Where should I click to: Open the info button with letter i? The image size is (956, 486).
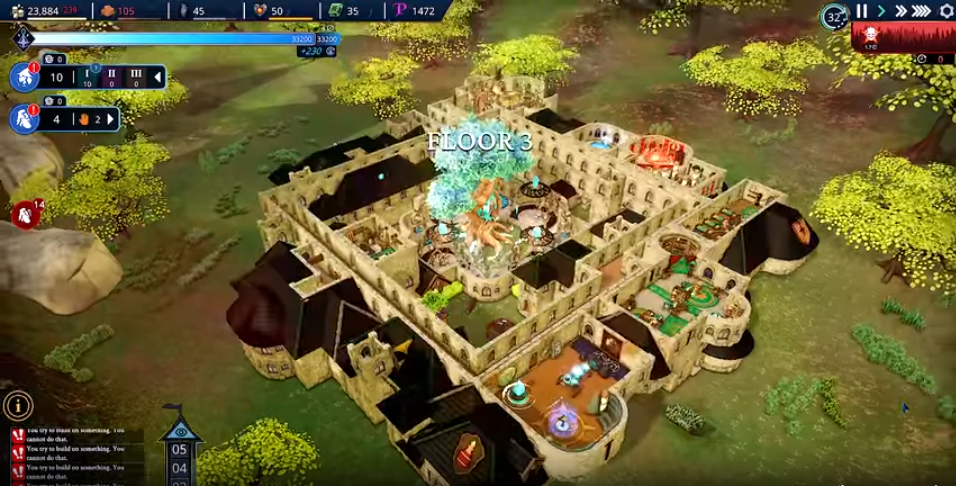[x=17, y=405]
